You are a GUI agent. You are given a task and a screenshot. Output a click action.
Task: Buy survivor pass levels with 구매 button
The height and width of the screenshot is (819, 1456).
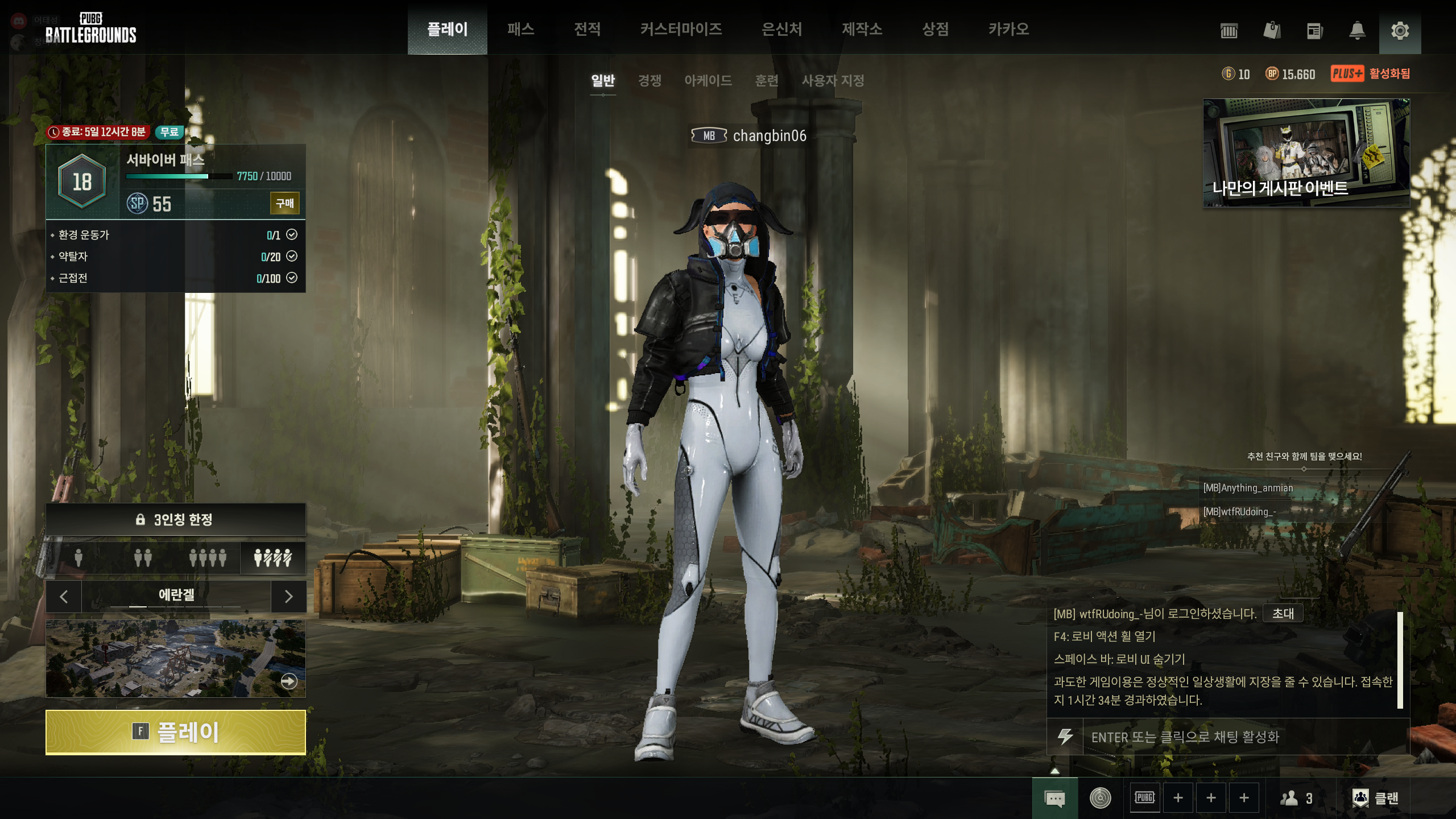click(284, 203)
